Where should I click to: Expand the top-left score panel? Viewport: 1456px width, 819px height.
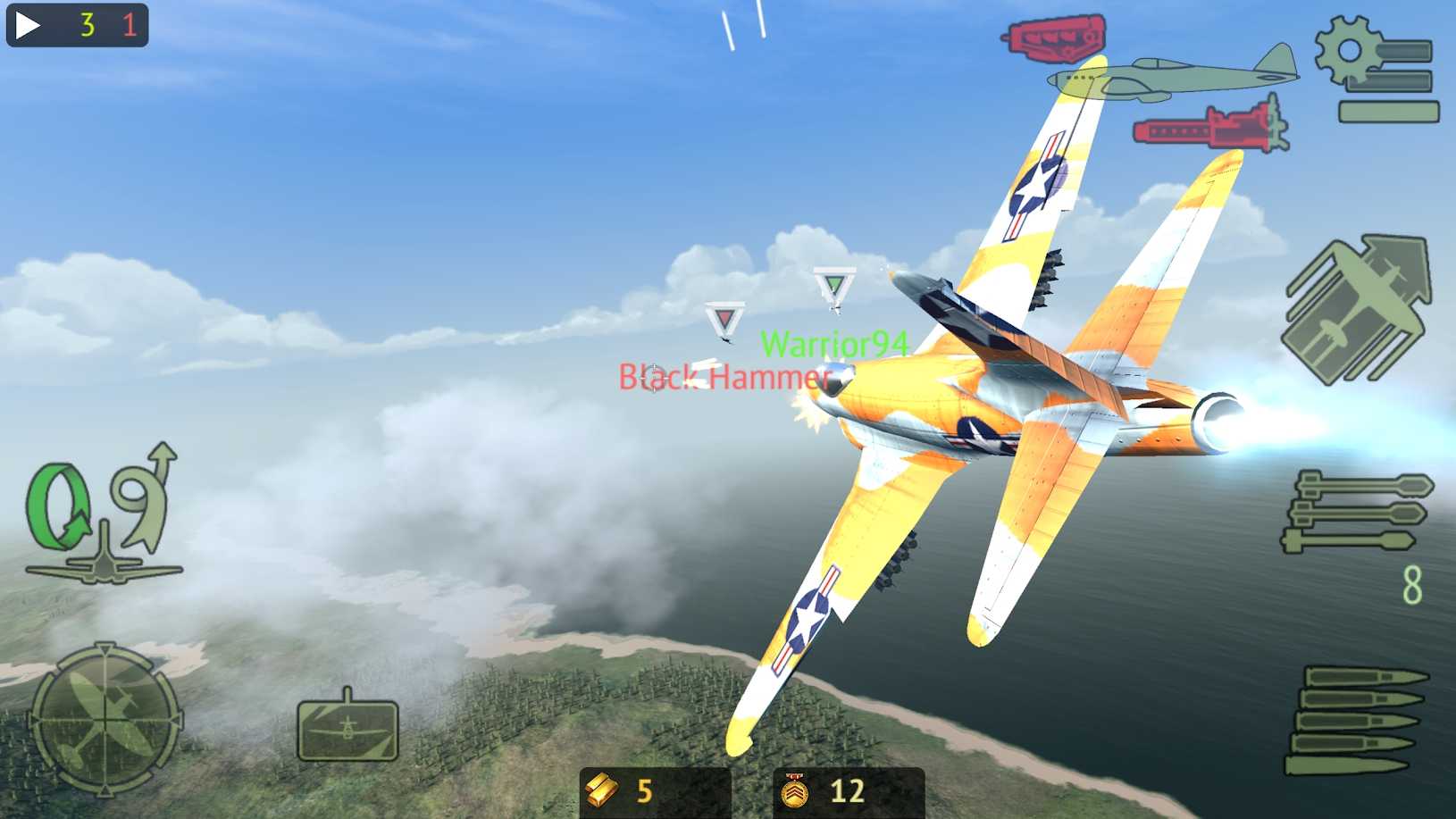coord(76,25)
